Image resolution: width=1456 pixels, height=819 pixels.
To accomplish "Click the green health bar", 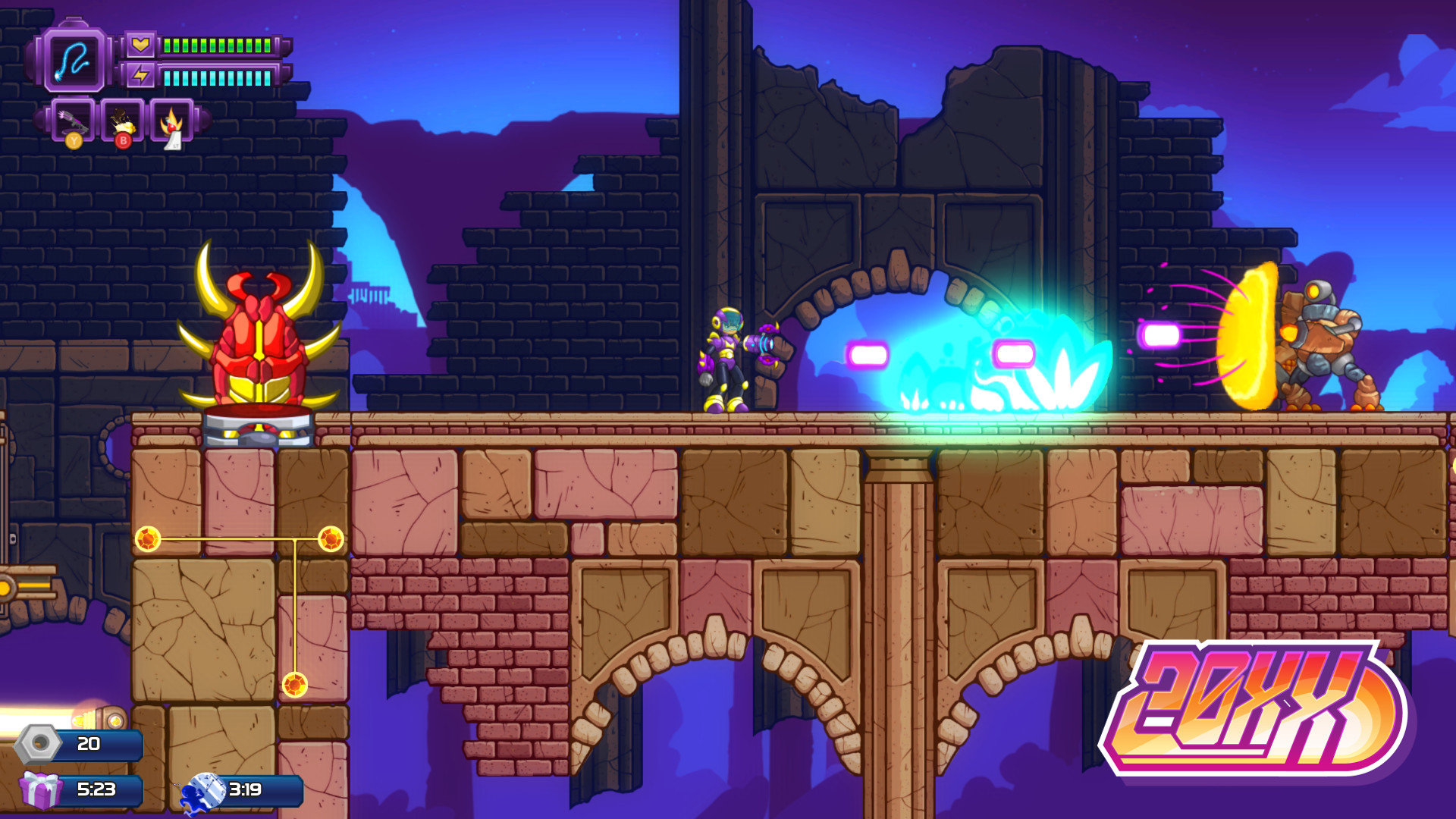I will (216, 47).
